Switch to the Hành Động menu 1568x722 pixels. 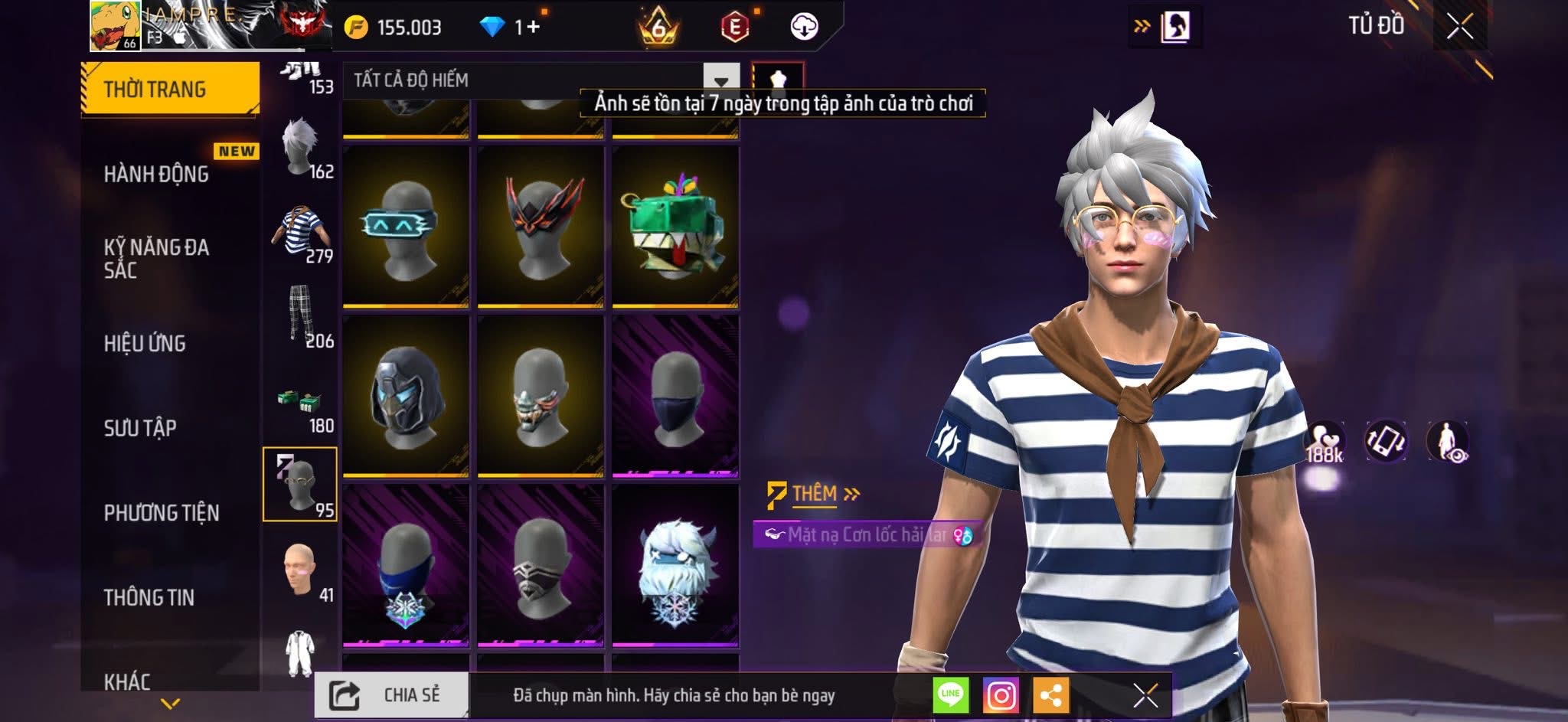click(x=157, y=174)
